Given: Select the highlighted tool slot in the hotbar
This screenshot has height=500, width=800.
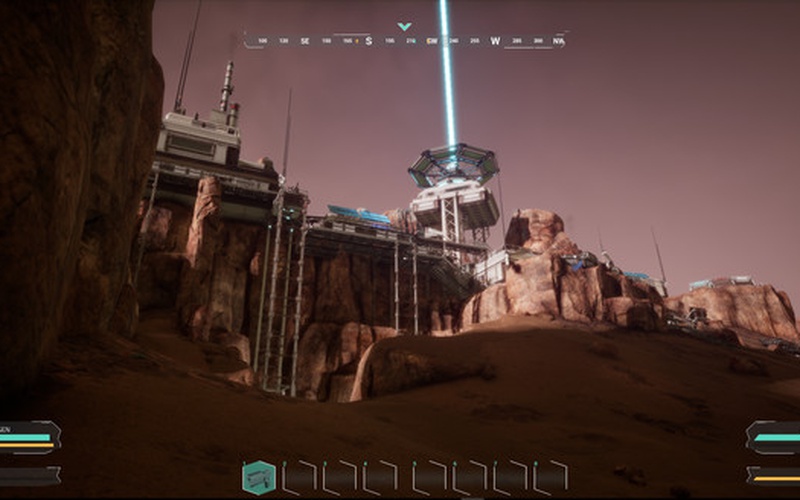Looking at the screenshot, I should [259, 477].
